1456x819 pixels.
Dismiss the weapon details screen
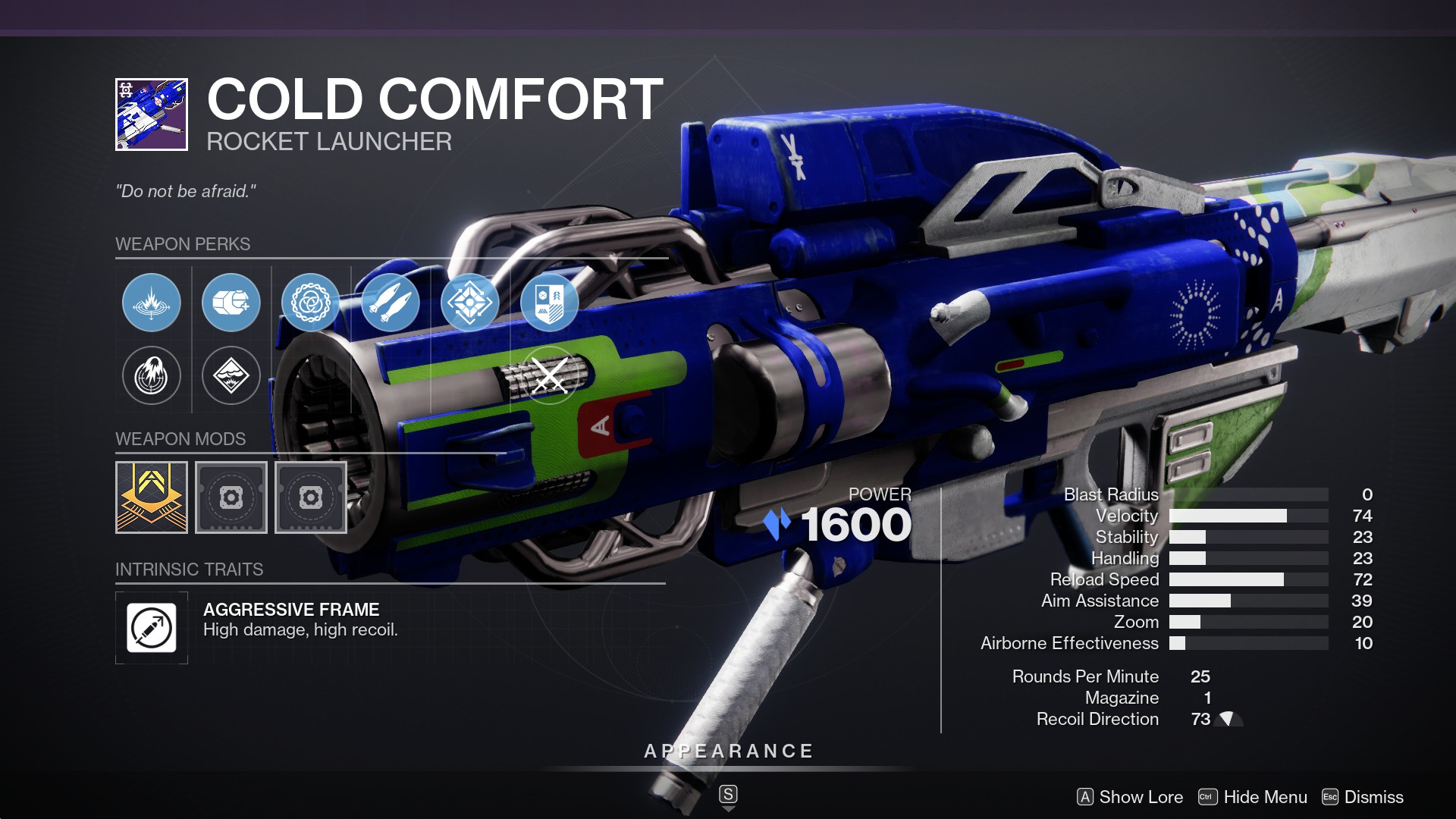click(x=1363, y=797)
